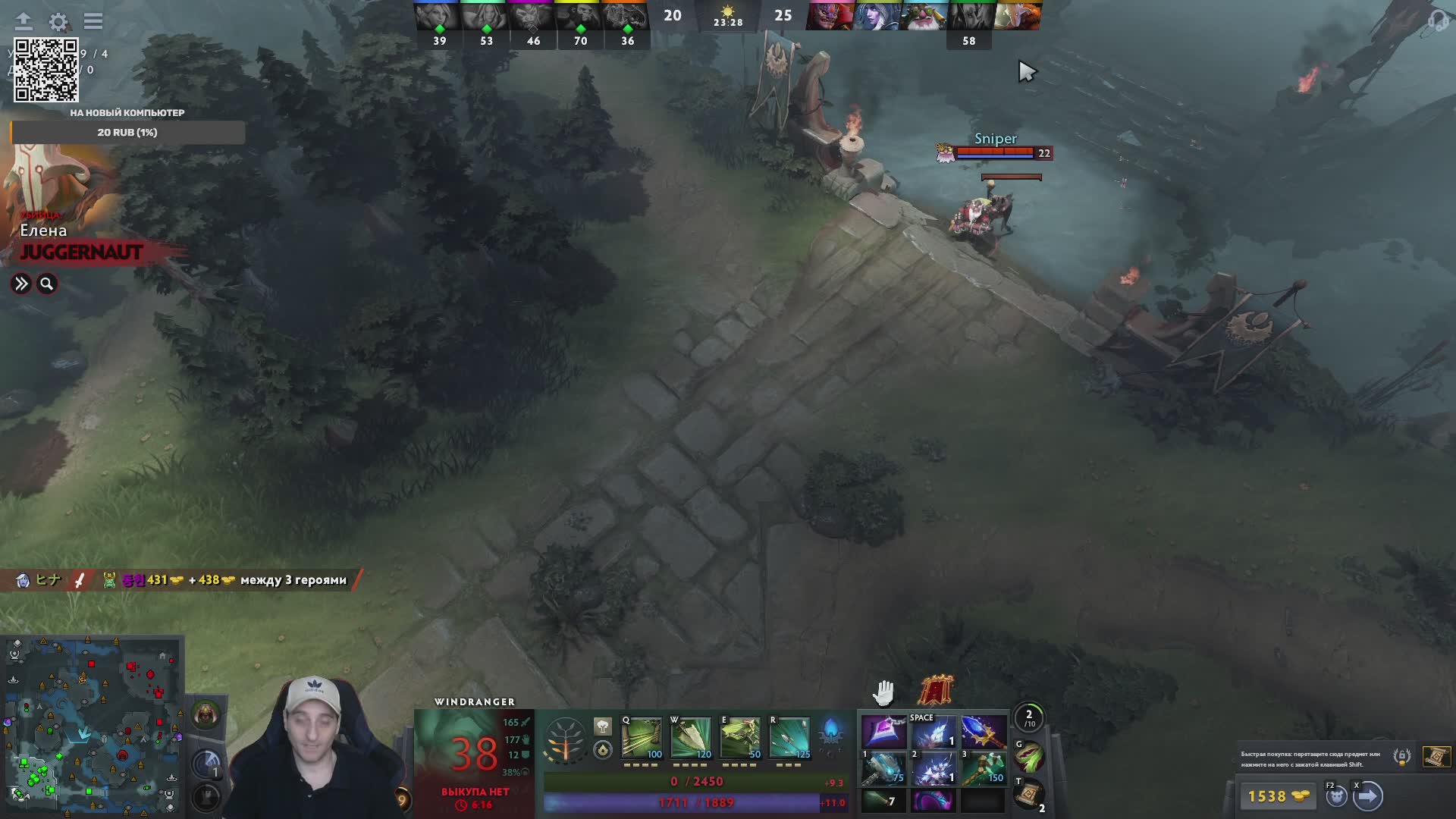Open the Windranger talent tree

coord(565,739)
